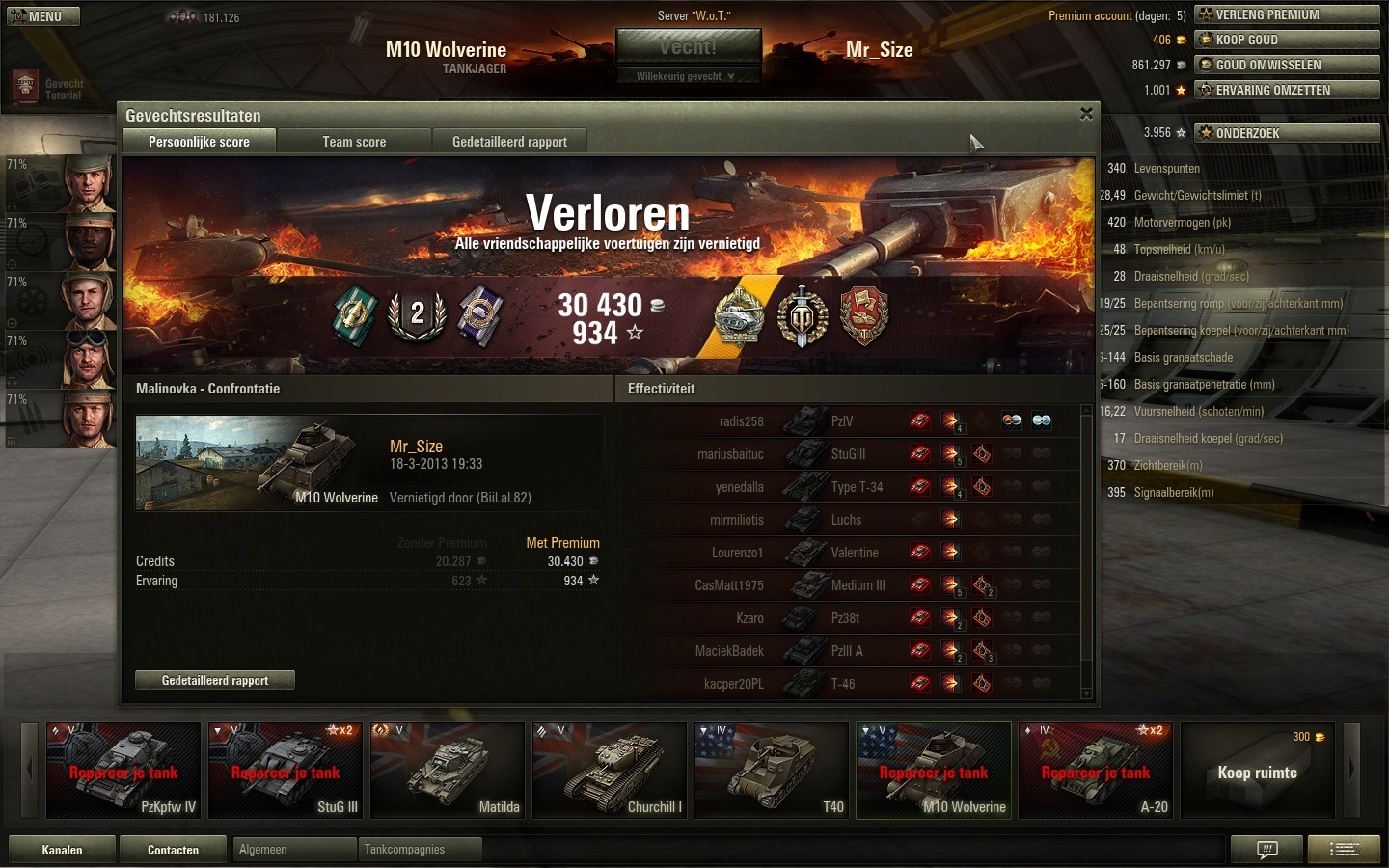
Task: Open the Onderzoek research button
Action: (x=1287, y=133)
